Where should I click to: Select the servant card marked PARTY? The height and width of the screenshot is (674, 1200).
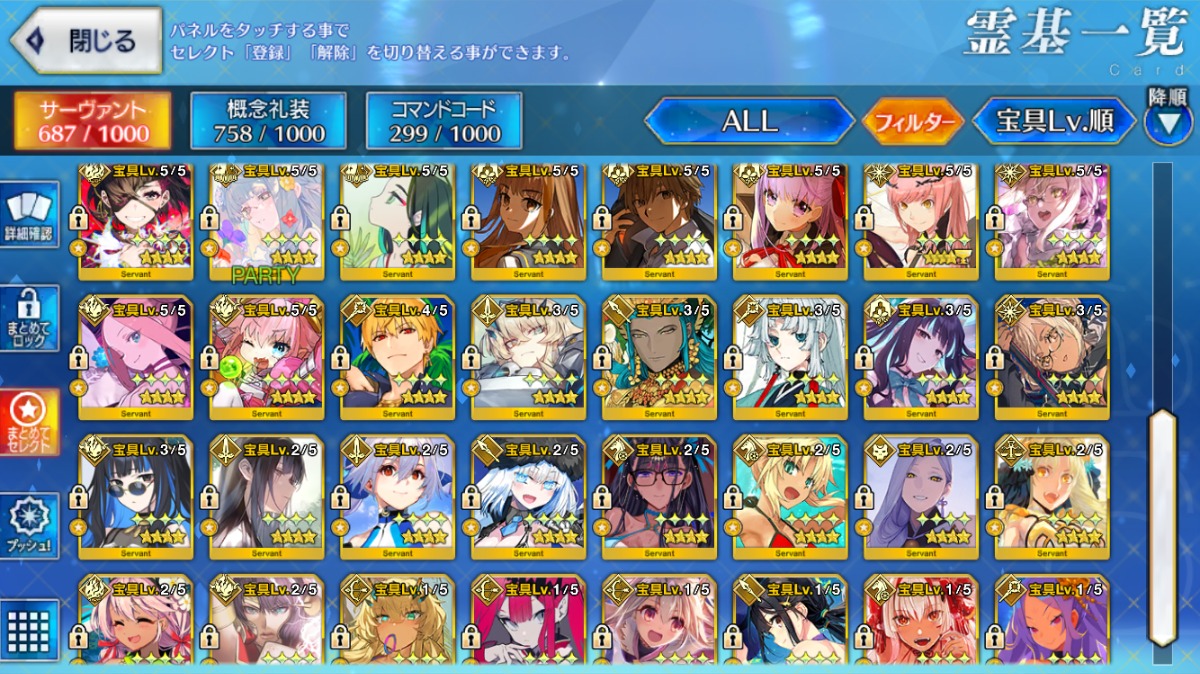coord(266,222)
